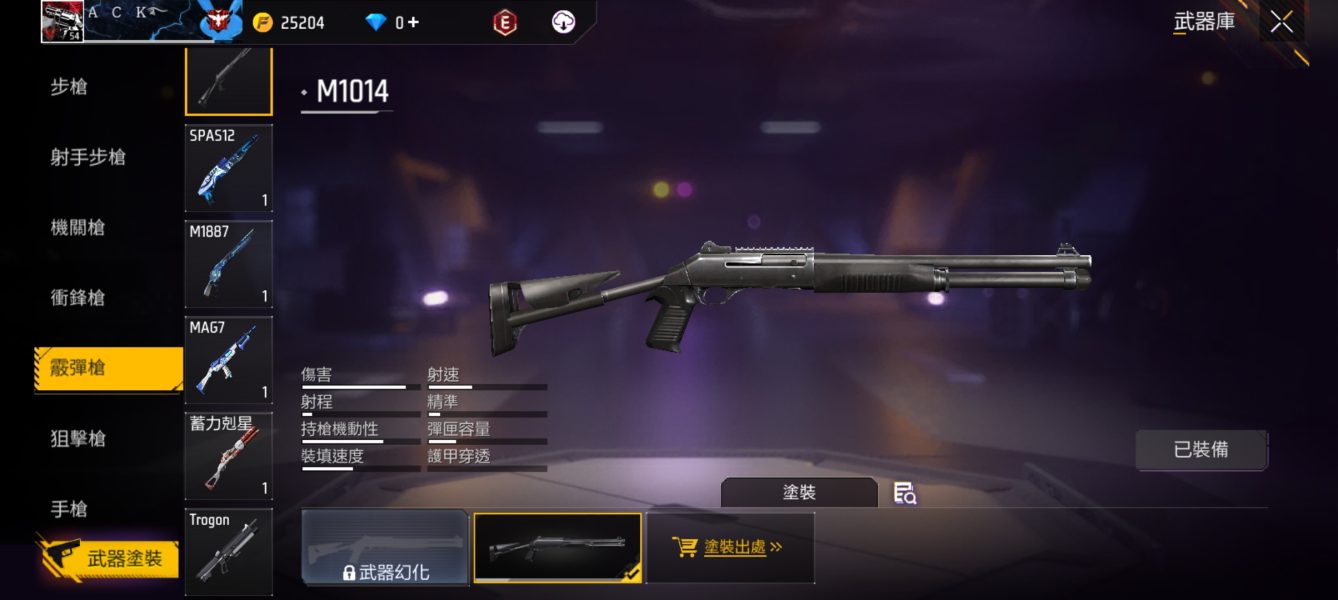Viewport: 1338px width, 600px height.
Task: Switch to the 手槍 category
Action: (69, 509)
